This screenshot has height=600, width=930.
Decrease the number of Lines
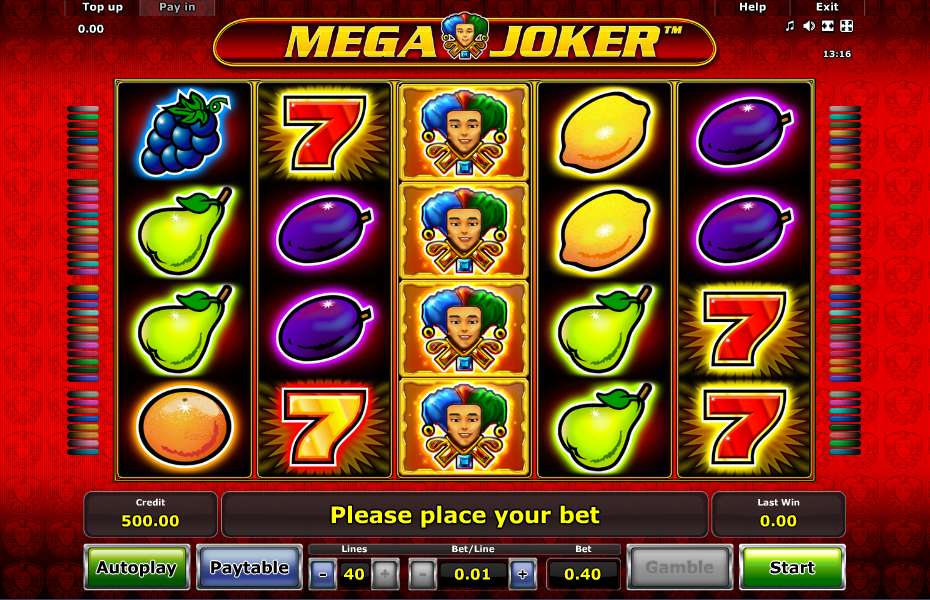323,574
